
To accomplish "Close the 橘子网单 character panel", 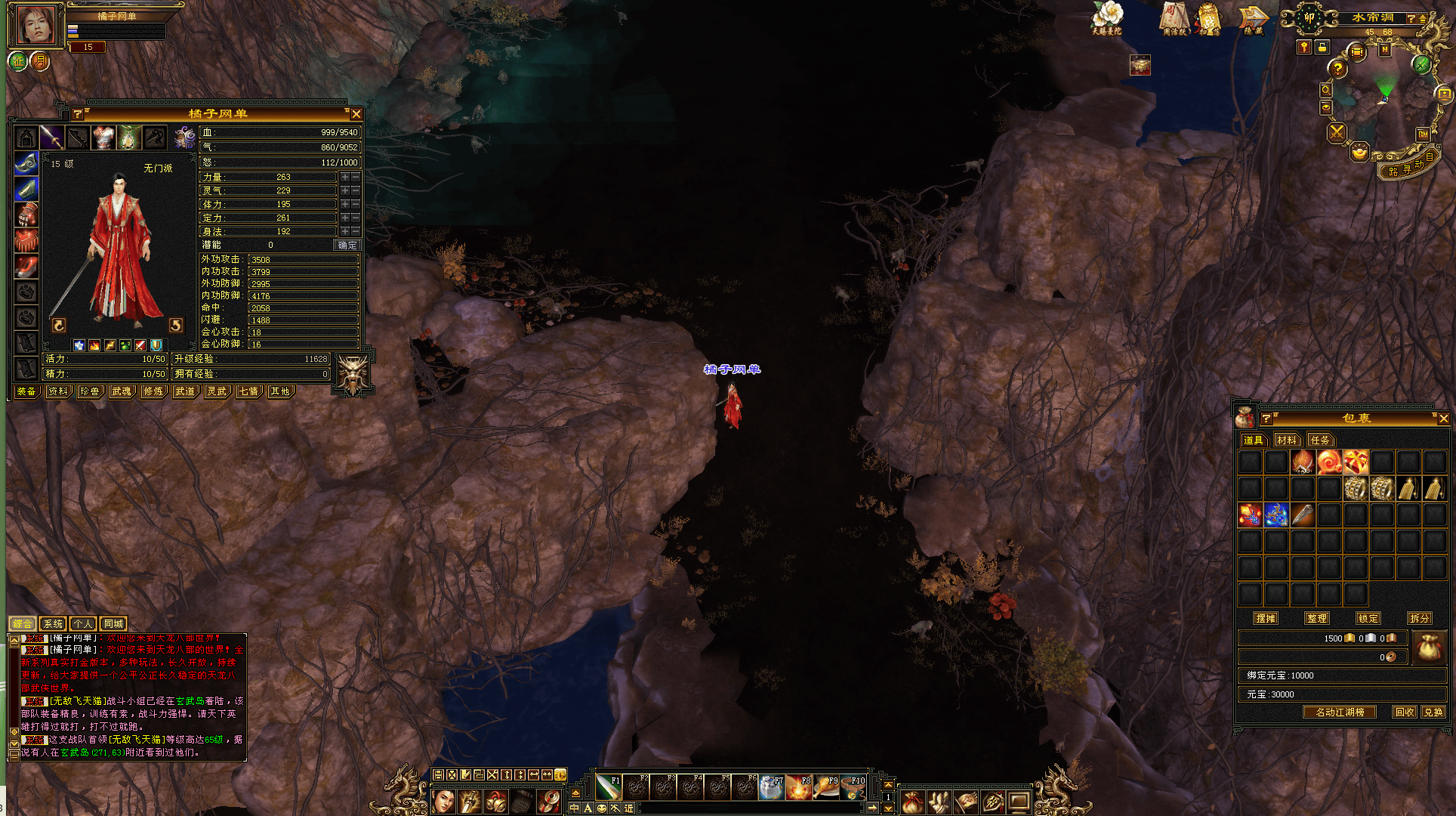I will [x=356, y=114].
